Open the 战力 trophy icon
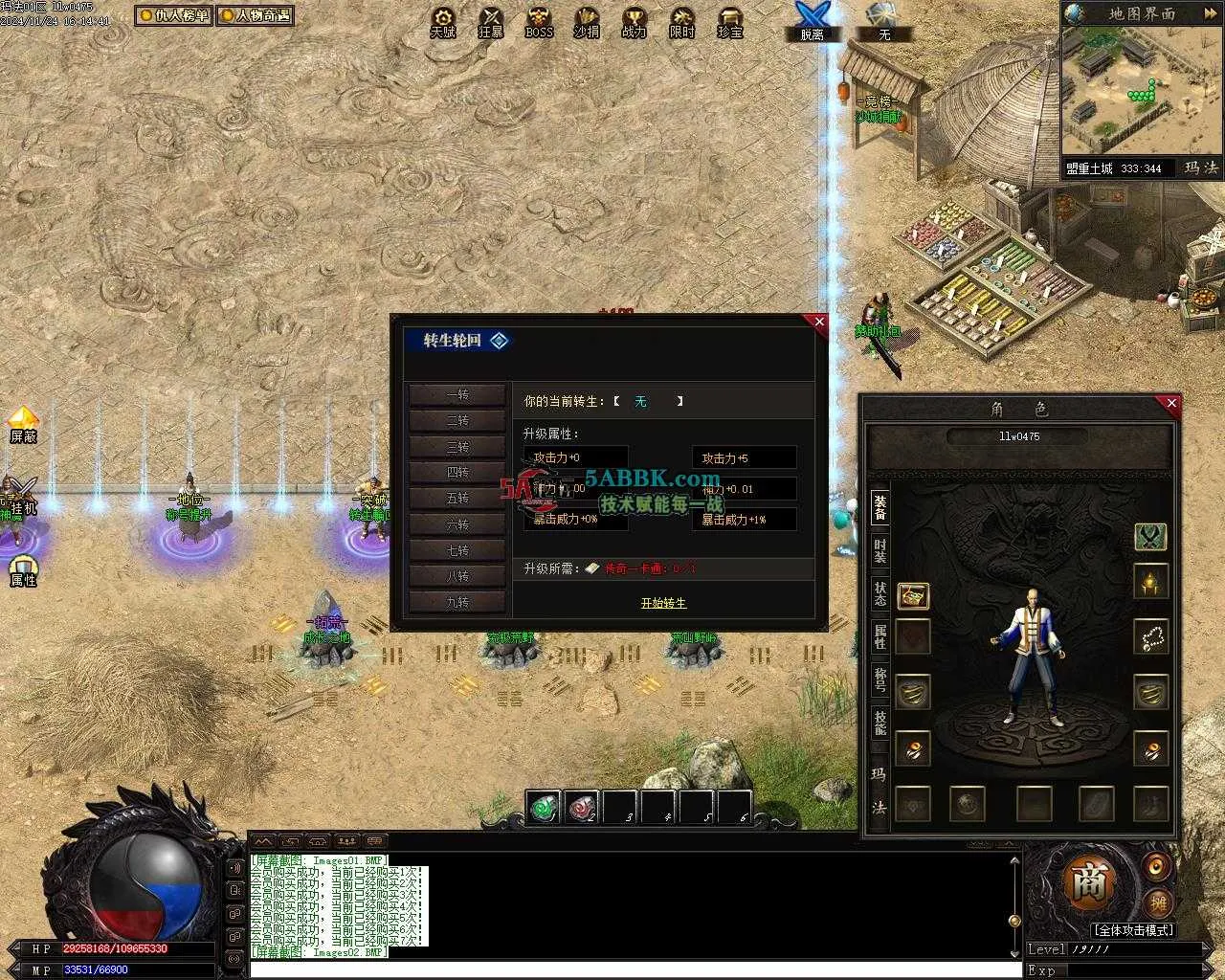Image resolution: width=1225 pixels, height=980 pixels. coord(634,21)
